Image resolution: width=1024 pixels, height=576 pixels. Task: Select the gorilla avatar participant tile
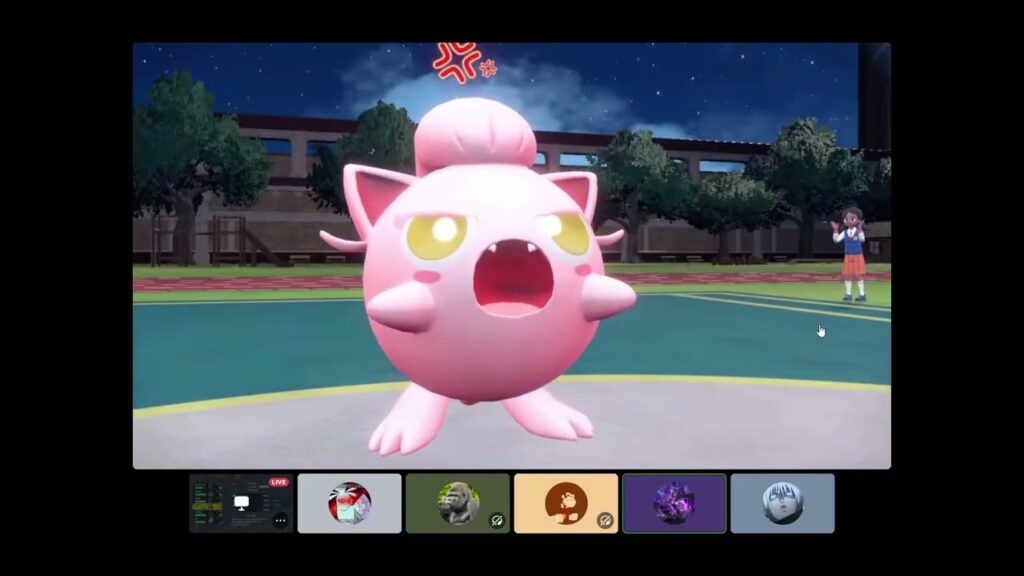[x=457, y=503]
